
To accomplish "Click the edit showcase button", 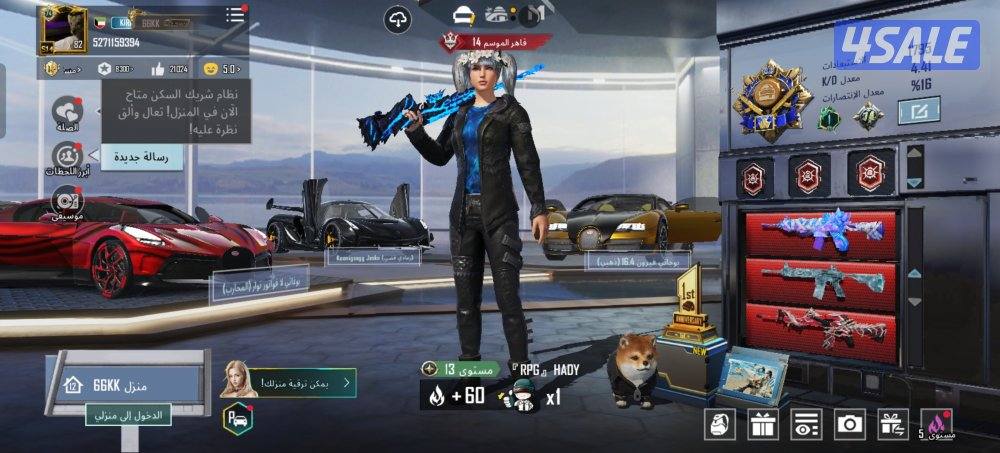I will pos(918,111).
